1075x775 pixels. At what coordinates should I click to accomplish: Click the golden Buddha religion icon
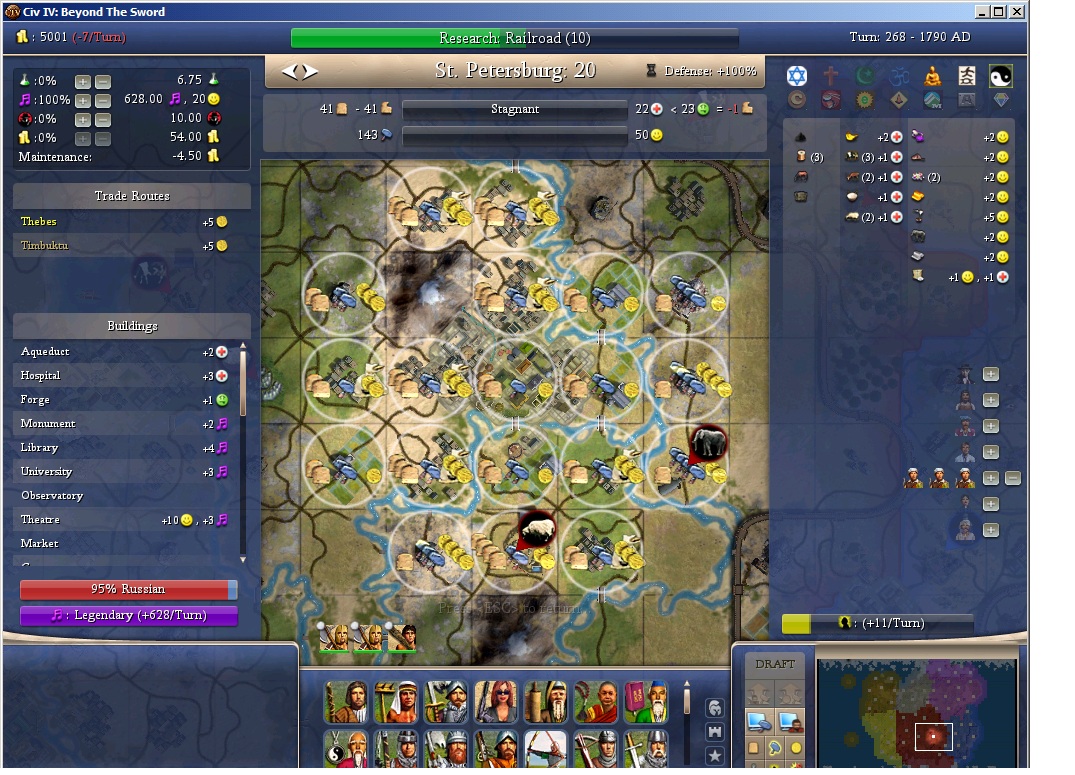932,76
